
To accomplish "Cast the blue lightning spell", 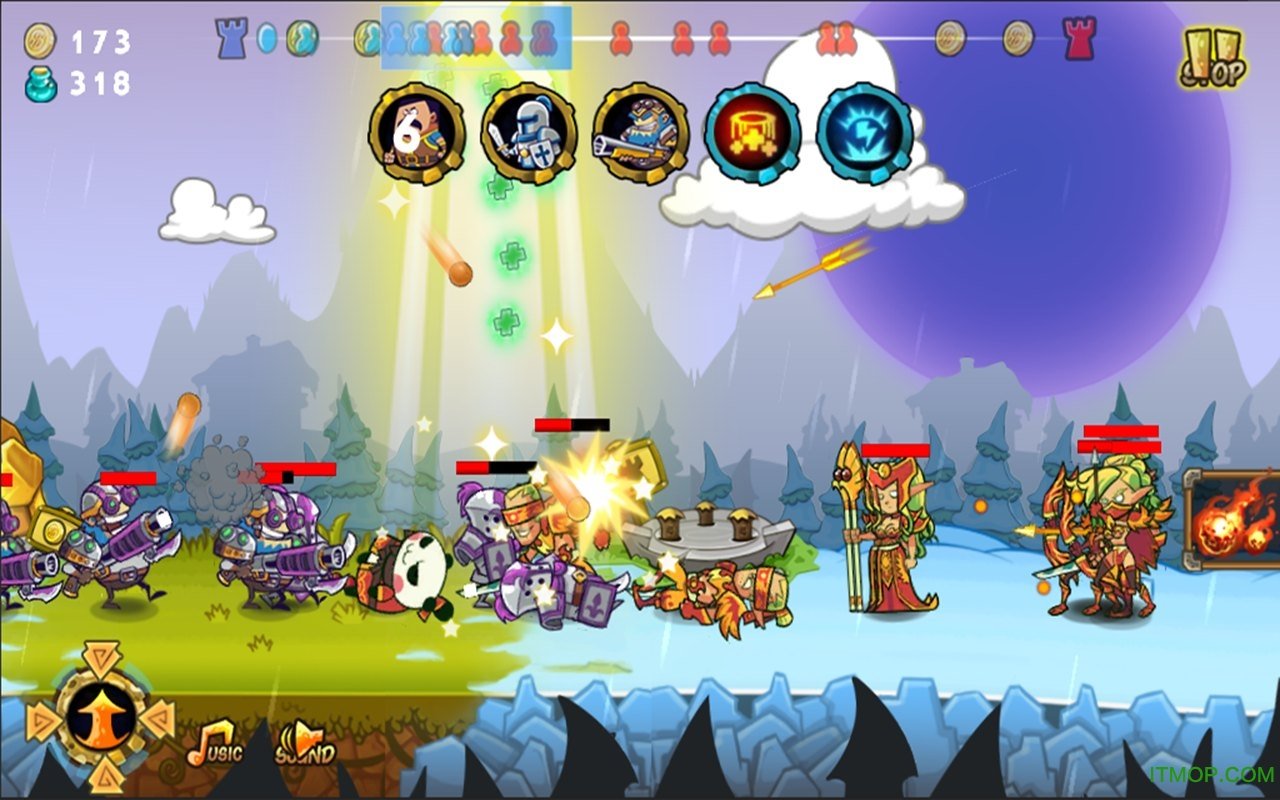I will 864,133.
